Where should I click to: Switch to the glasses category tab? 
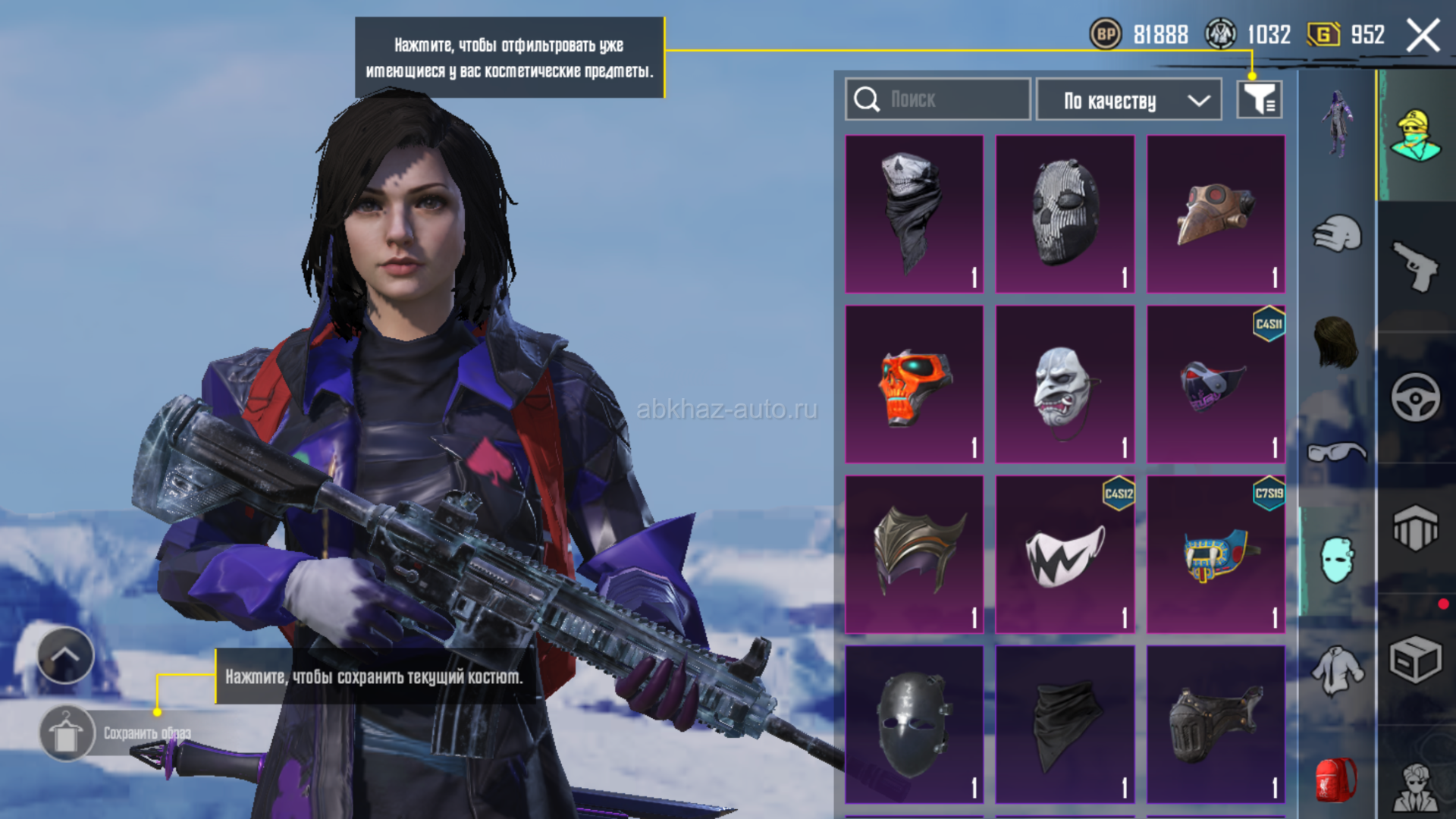click(x=1336, y=453)
